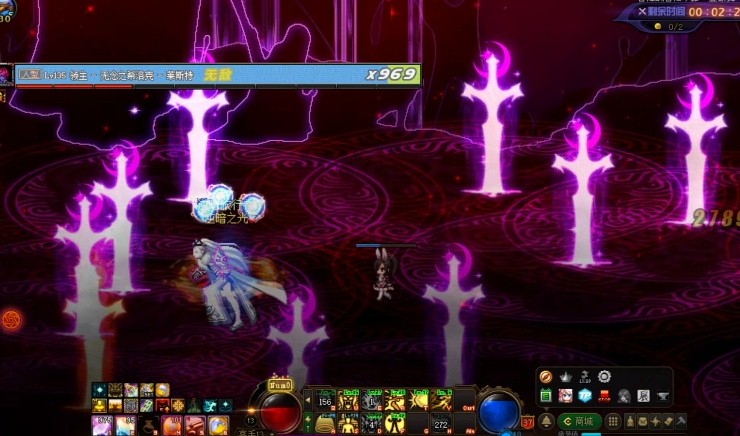740x436 pixels.
Task: Select the pink-haired character portrait icon
Action: click(x=565, y=396)
